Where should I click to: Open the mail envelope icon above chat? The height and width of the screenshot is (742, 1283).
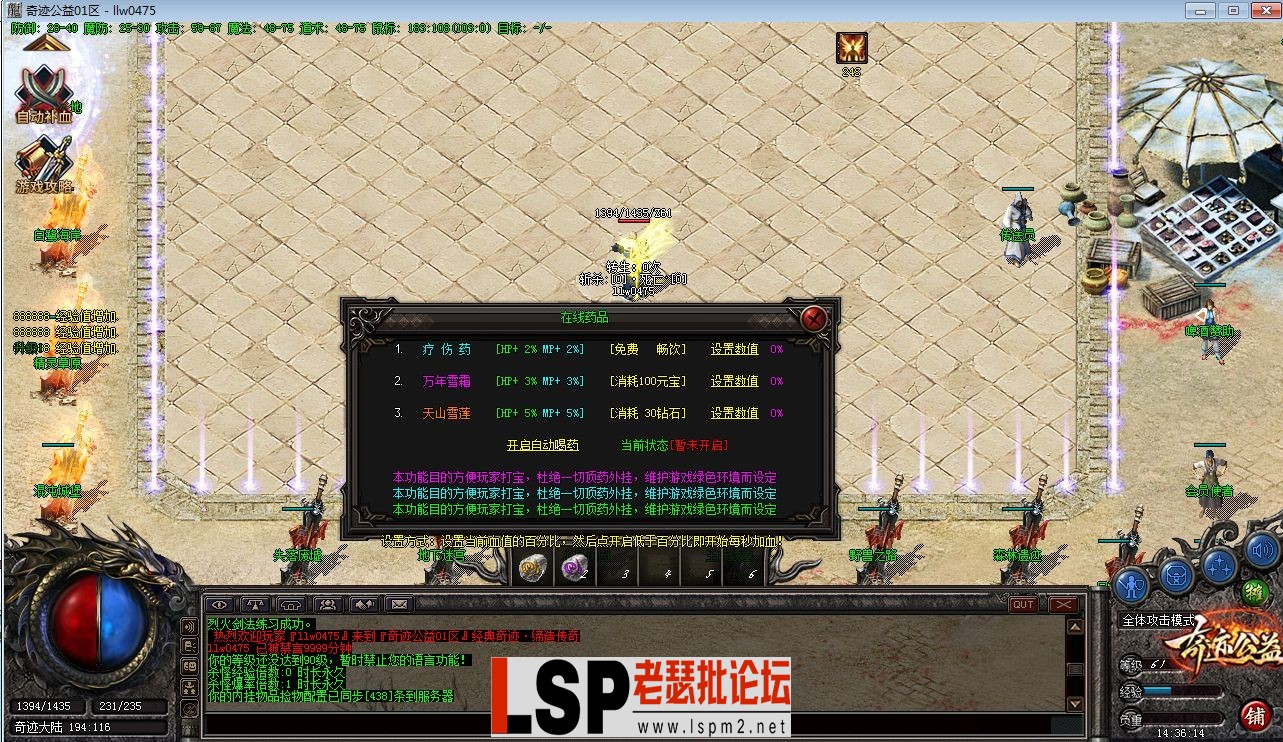coord(400,604)
